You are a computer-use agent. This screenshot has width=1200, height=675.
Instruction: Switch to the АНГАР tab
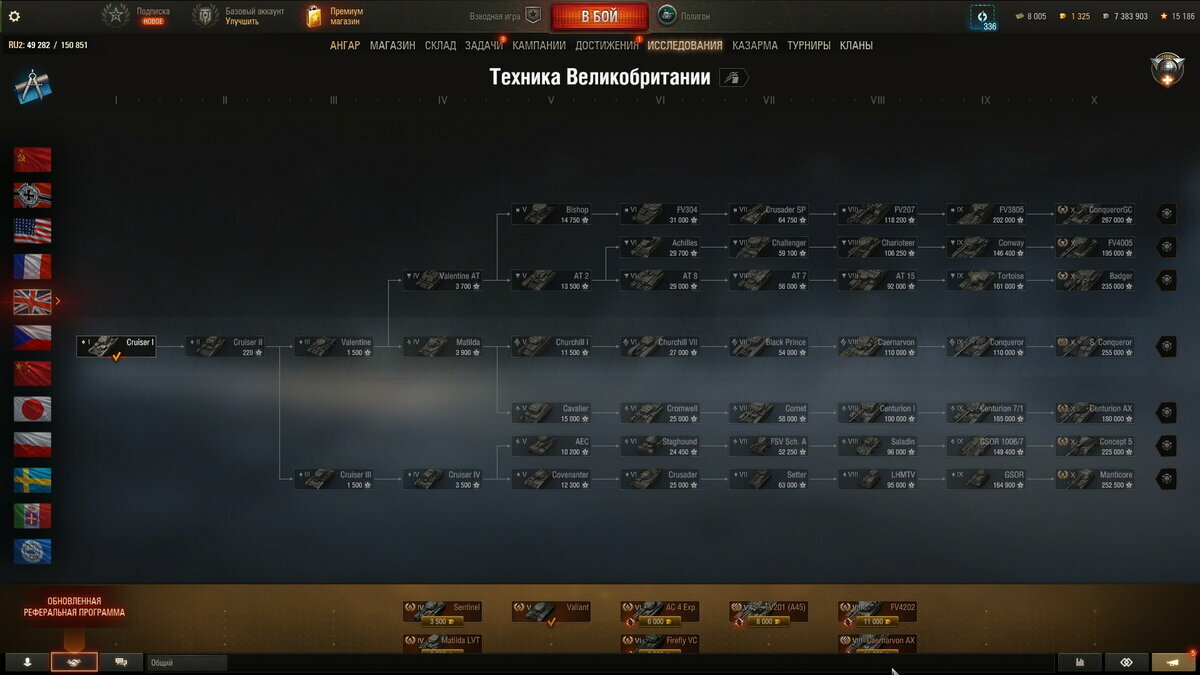click(345, 45)
